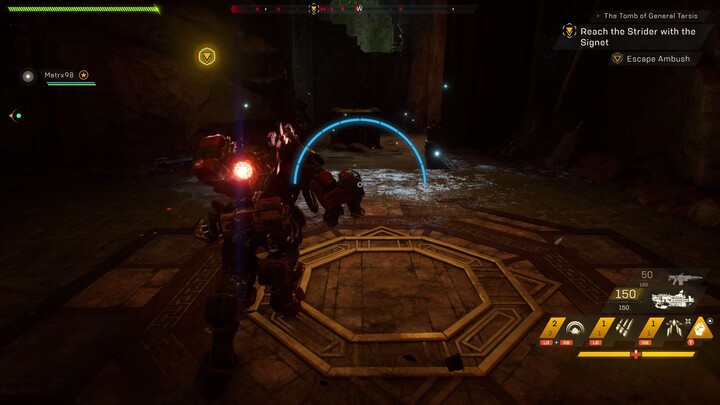Trigger the circular shield ability icon
Screen dimensions: 720x405
click(x=576, y=328)
